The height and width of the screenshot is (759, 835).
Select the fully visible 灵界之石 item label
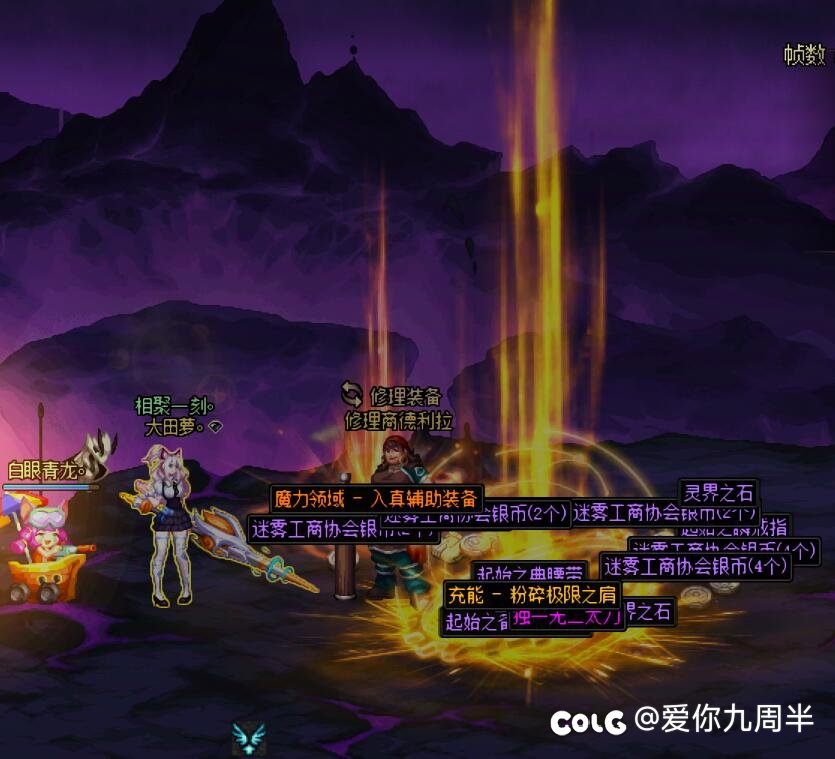click(x=718, y=492)
